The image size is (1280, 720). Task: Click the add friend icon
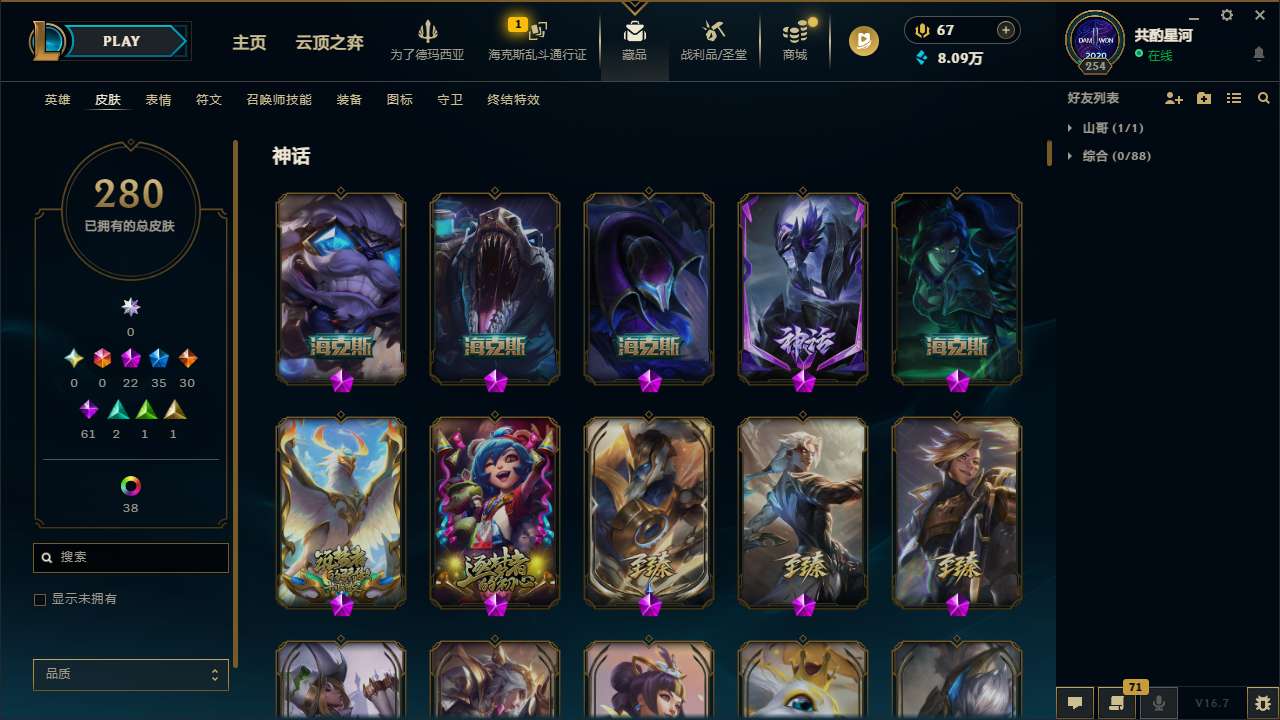pyautogui.click(x=1174, y=97)
